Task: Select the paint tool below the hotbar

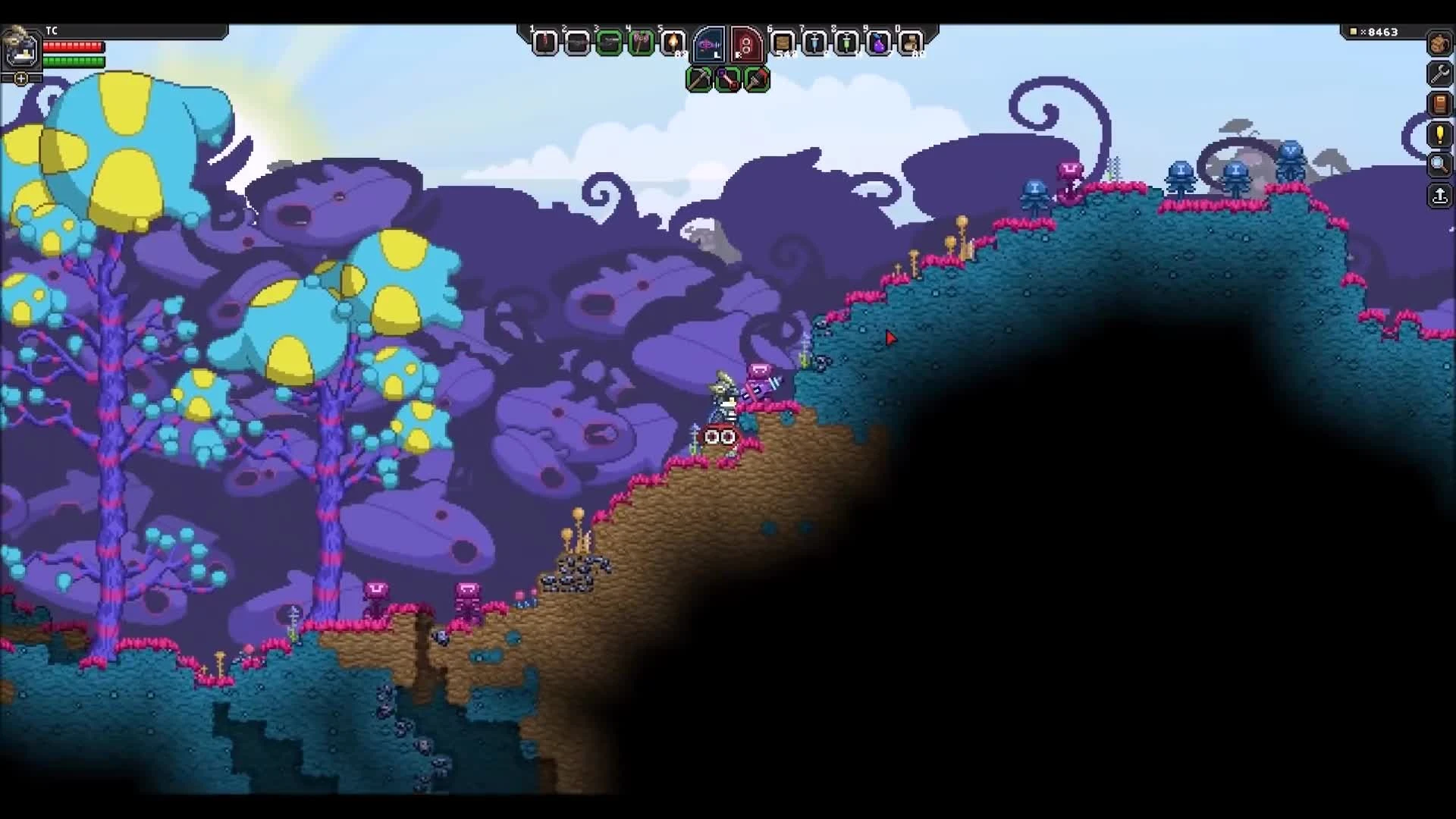Action: [x=757, y=79]
